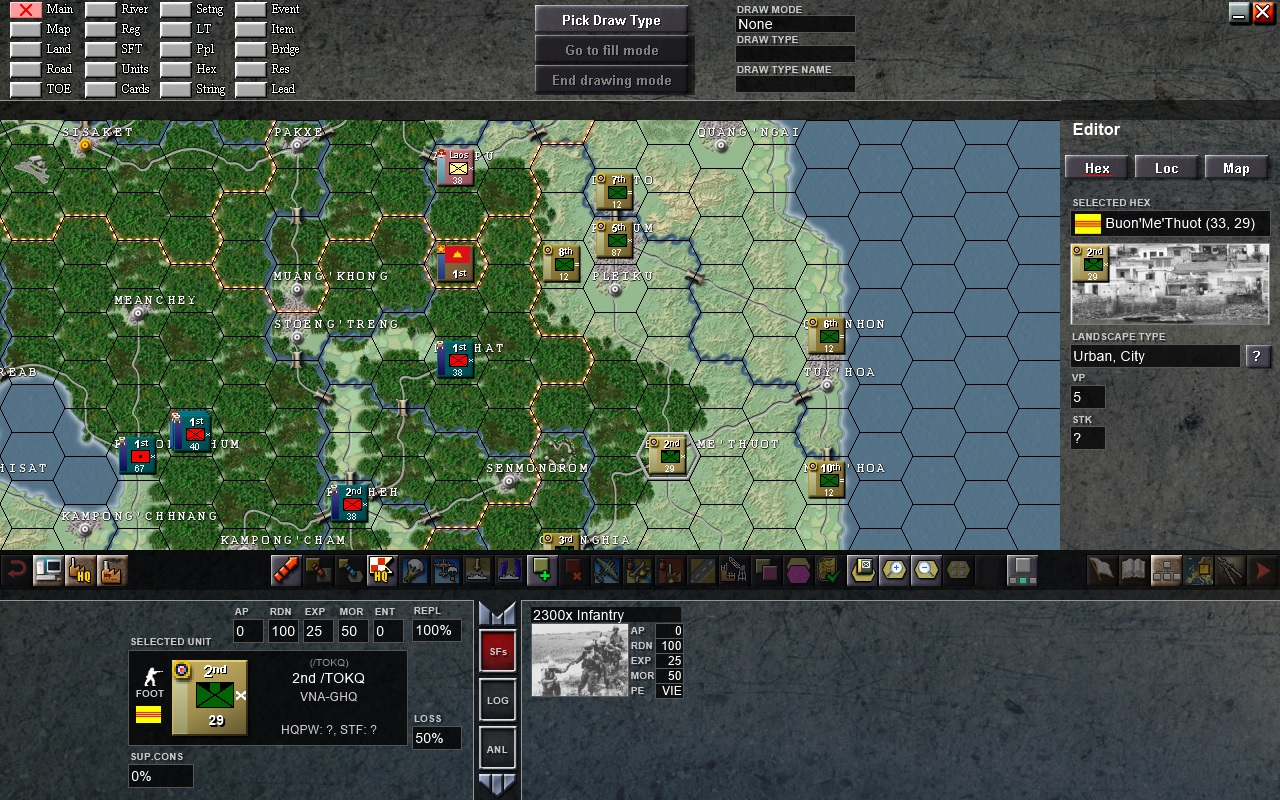Open the Landscape Type question mark selector
The image size is (1280, 800).
1257,356
